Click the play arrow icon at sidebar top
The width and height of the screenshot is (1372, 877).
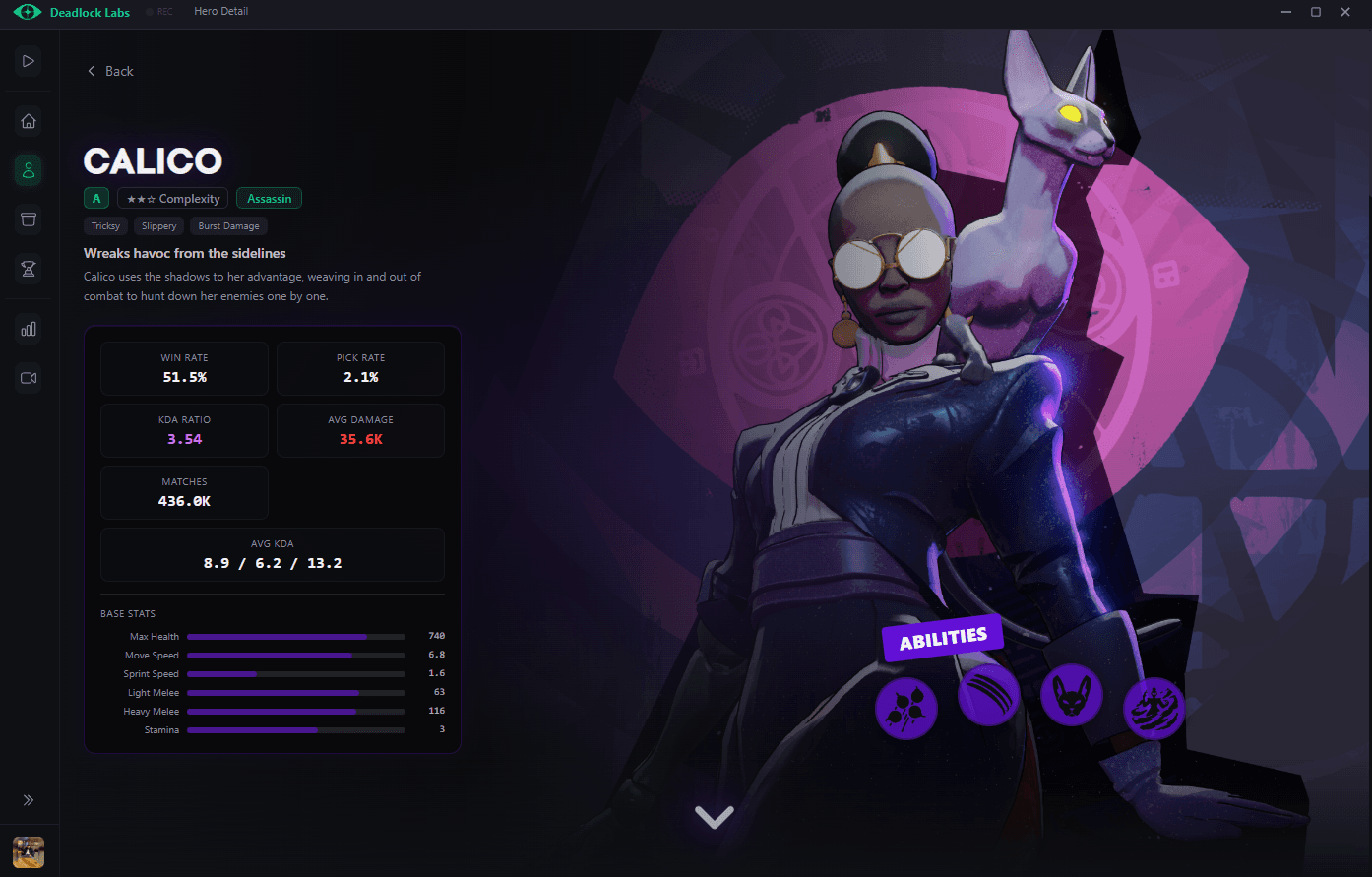tap(28, 61)
